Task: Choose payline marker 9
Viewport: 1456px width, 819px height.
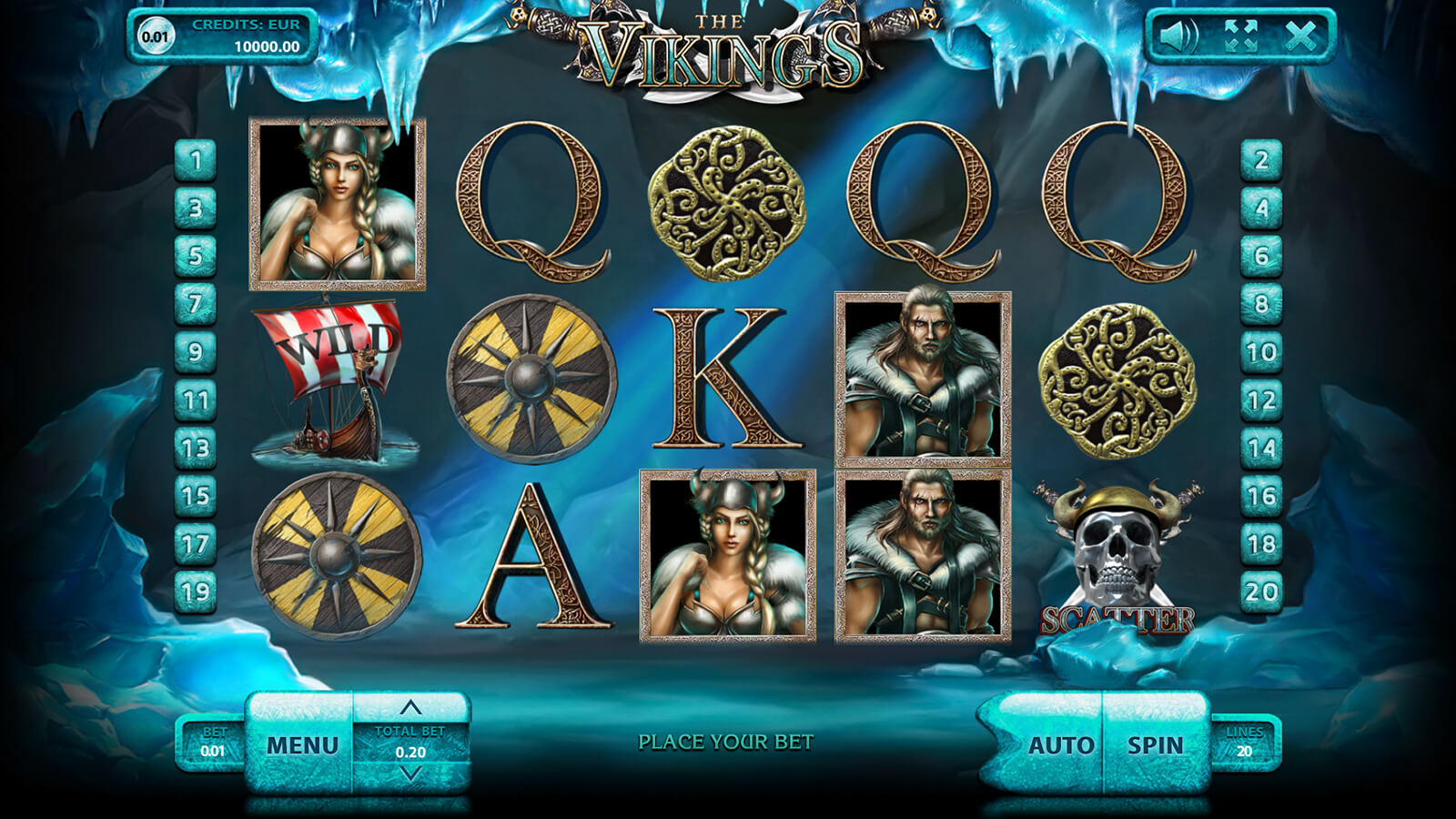Action: click(195, 352)
